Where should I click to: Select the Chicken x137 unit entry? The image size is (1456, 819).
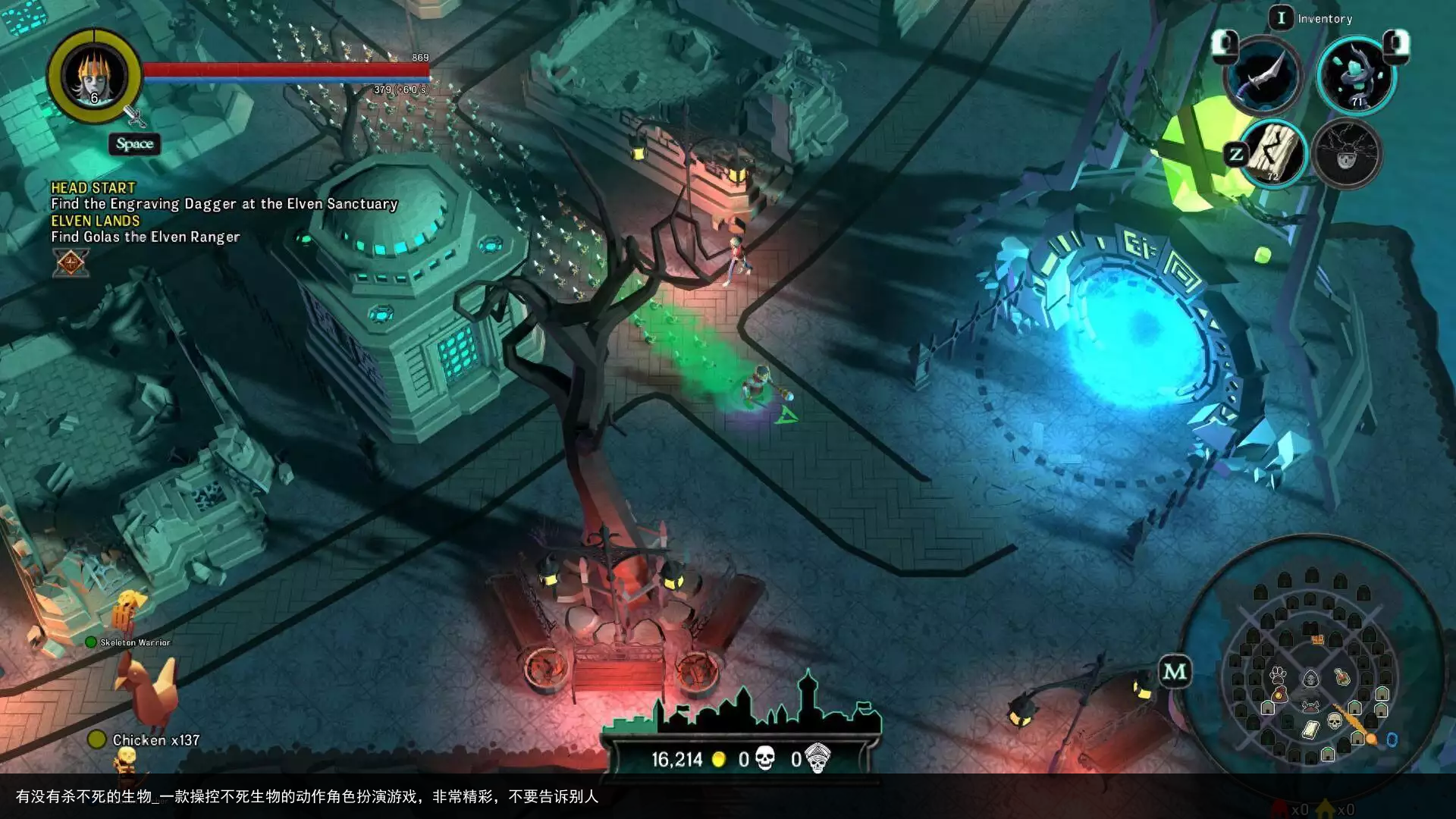point(155,740)
